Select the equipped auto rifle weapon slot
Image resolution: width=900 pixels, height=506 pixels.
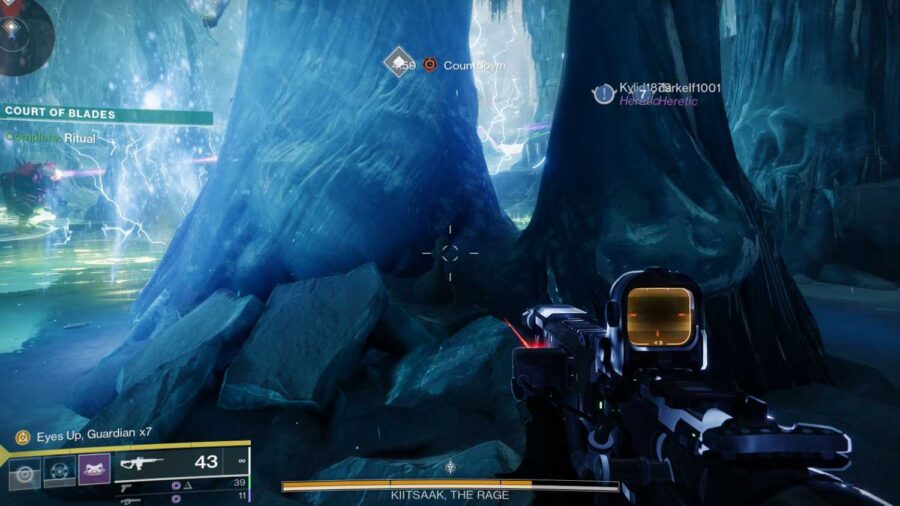[180, 464]
